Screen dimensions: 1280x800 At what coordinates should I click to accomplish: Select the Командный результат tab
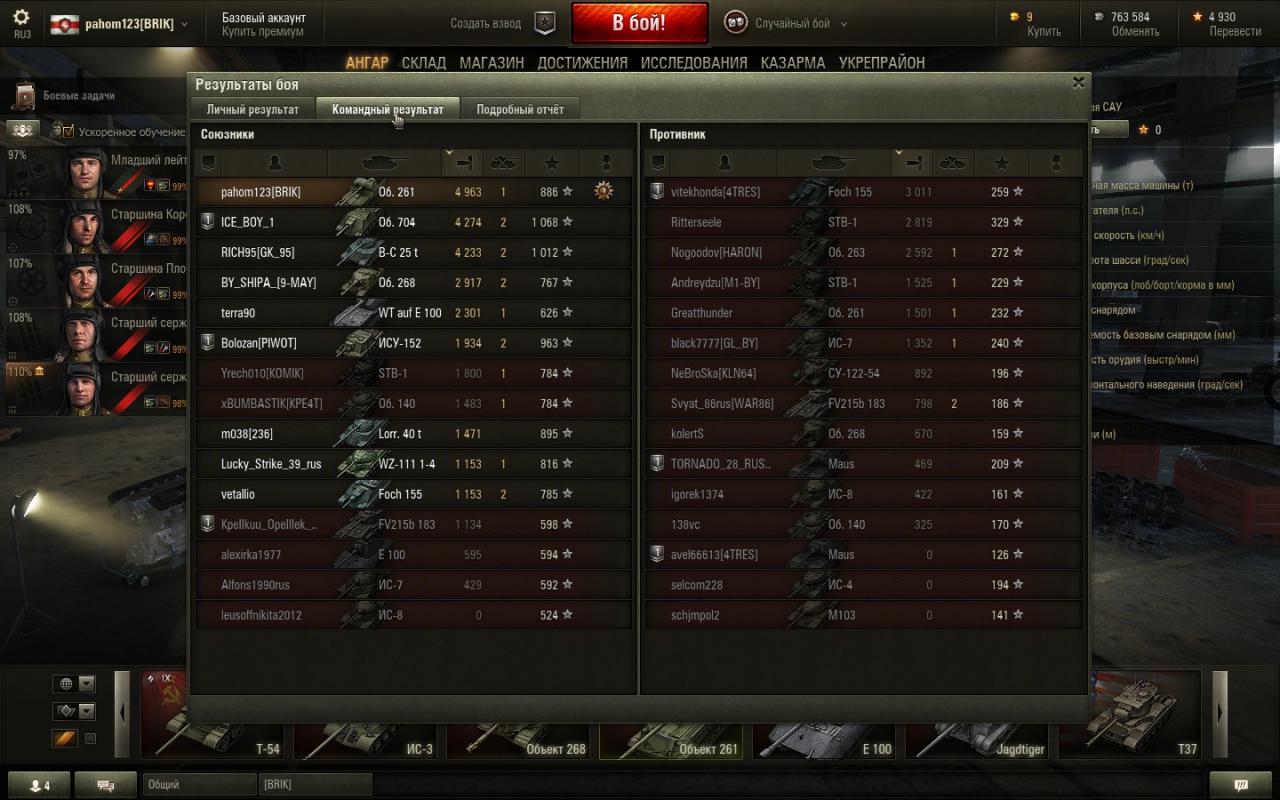387,109
